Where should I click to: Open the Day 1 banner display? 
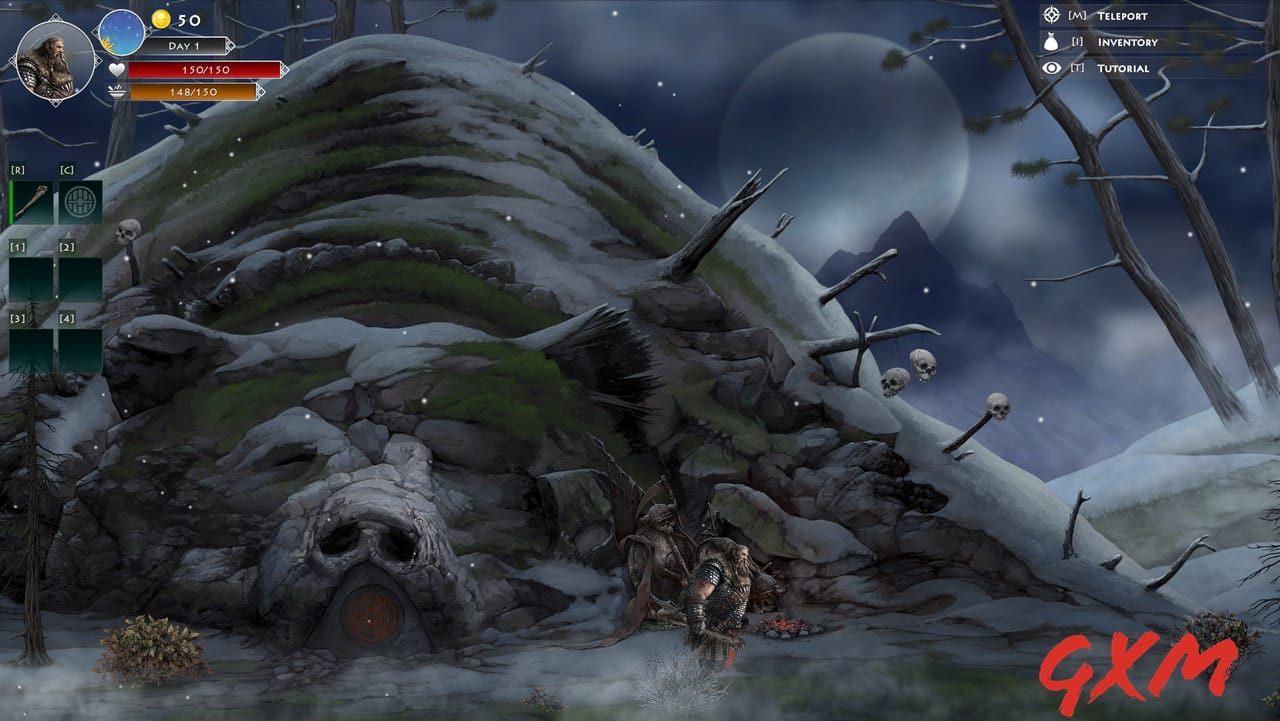click(184, 45)
